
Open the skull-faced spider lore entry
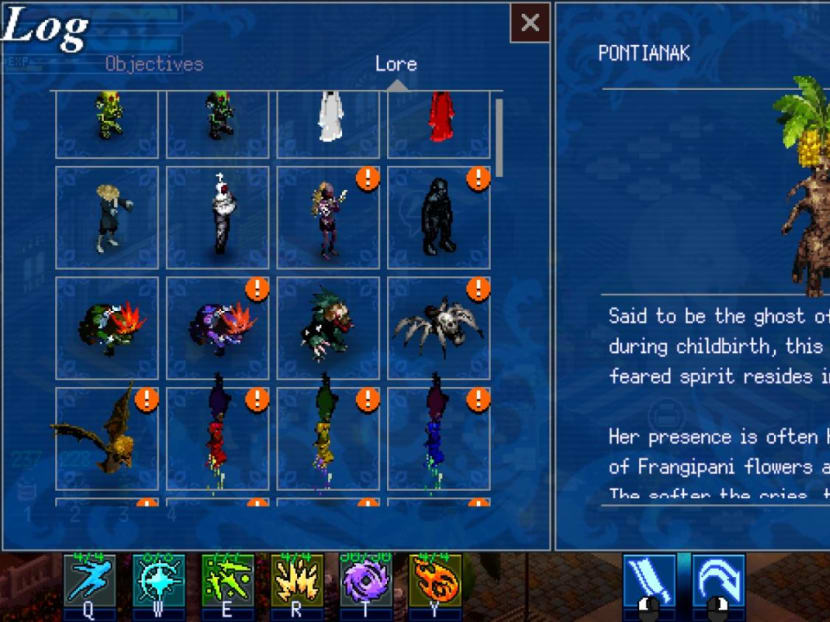(x=439, y=328)
